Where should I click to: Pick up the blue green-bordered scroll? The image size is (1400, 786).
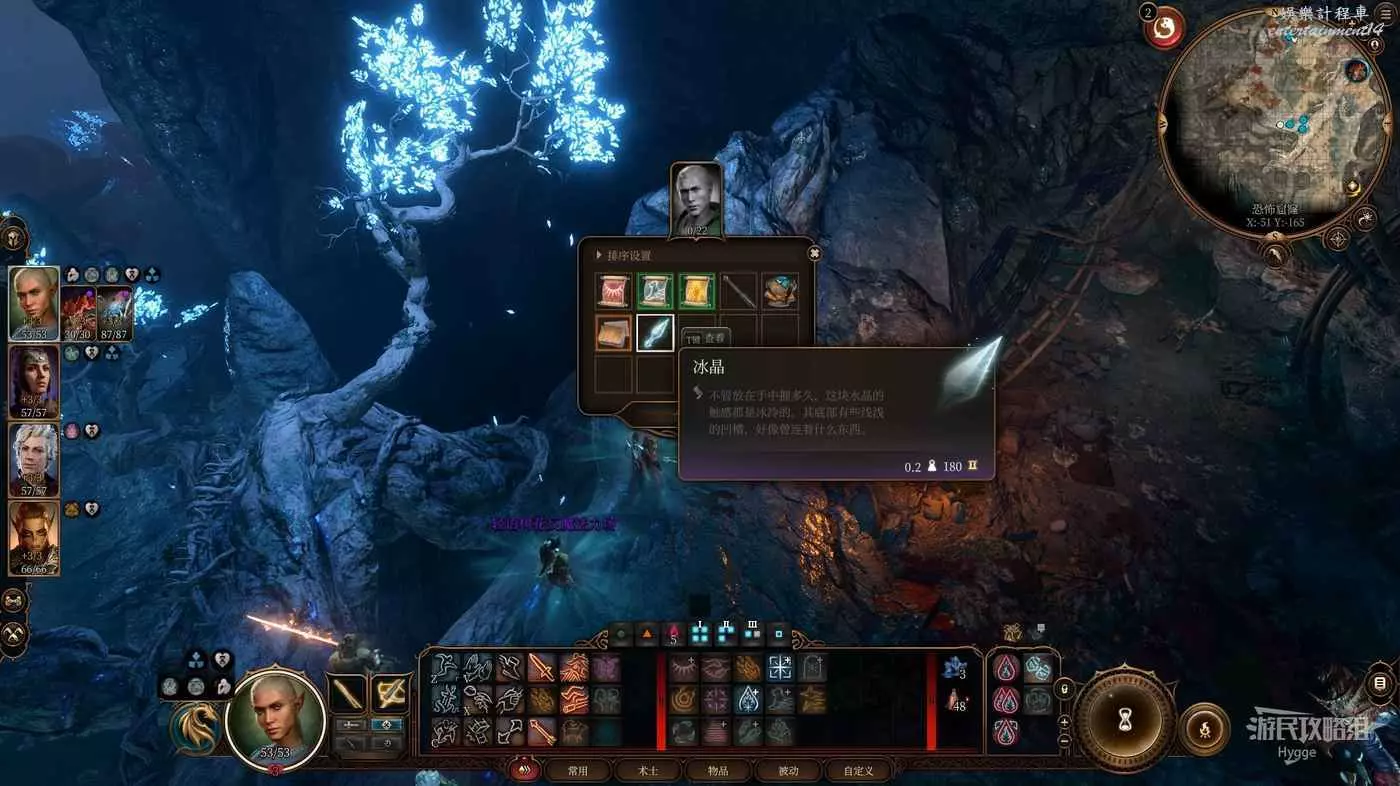pyautogui.click(x=655, y=291)
